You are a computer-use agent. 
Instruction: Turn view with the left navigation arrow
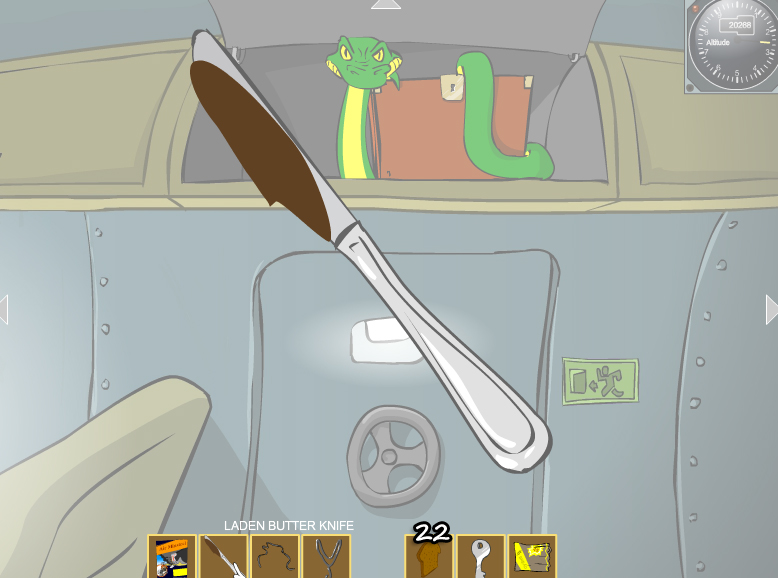[4, 309]
